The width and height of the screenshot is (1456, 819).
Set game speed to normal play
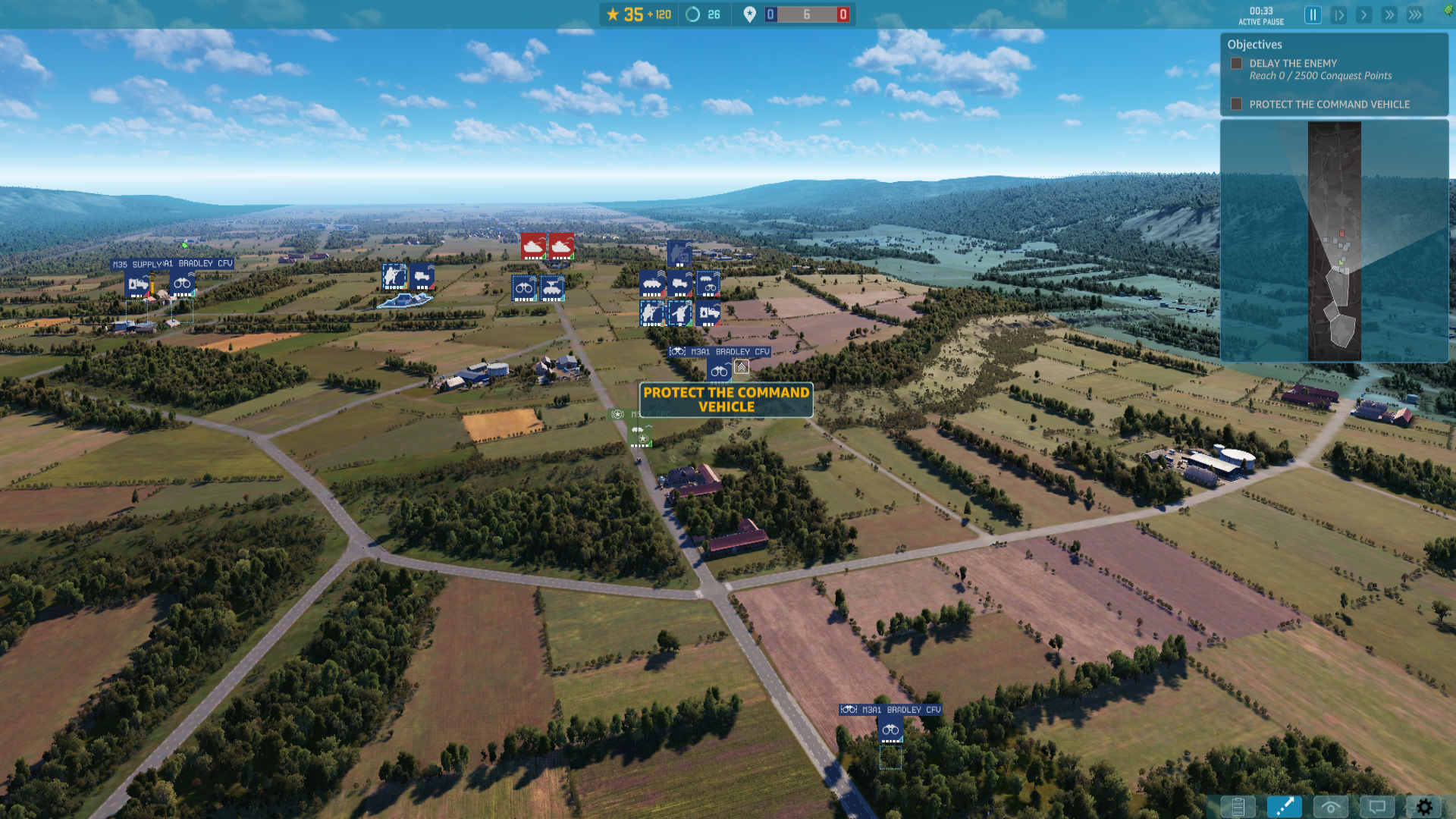[1363, 15]
